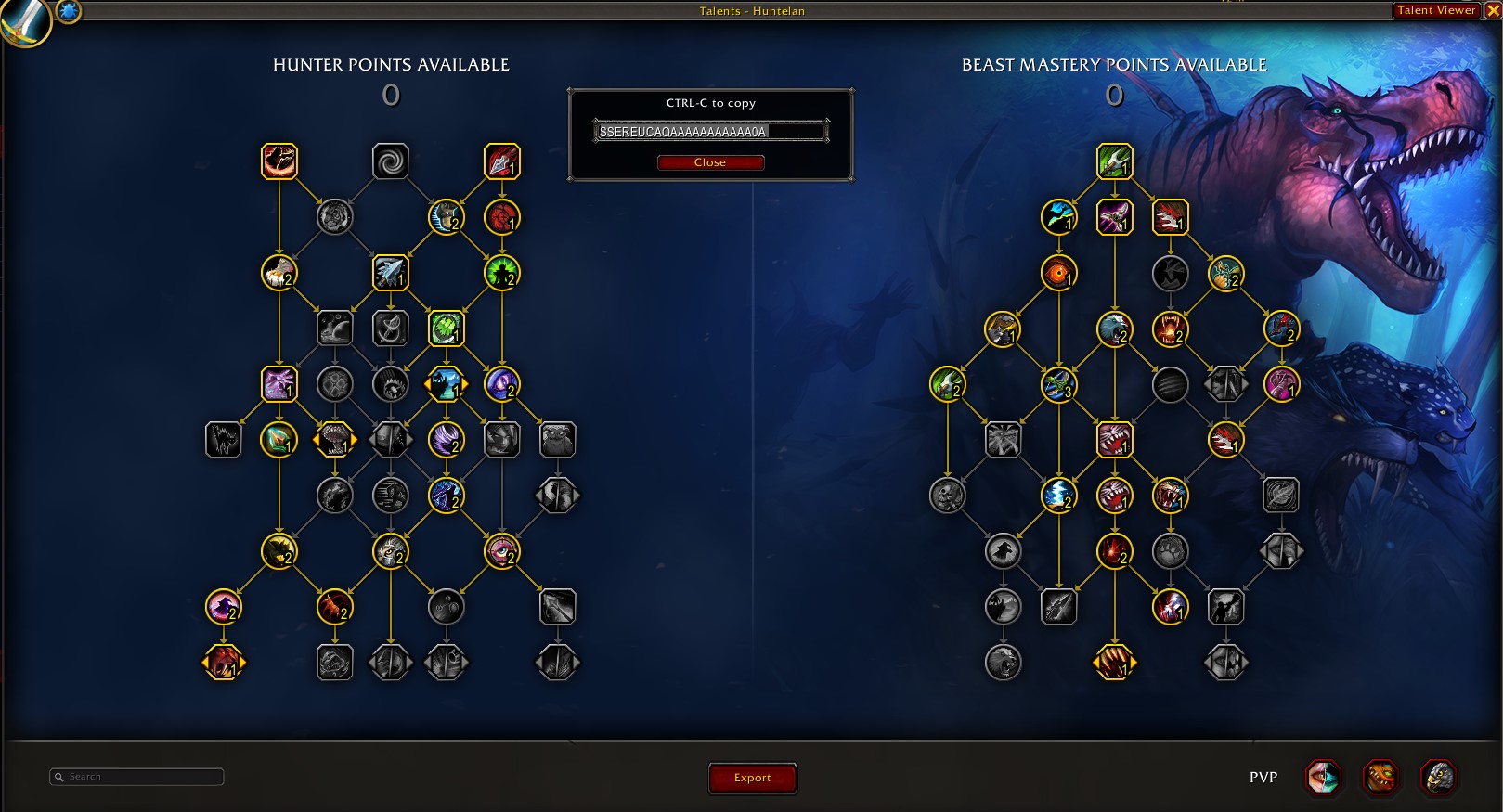
Task: Click the purple lightning Intimidation talent
Action: click(279, 384)
